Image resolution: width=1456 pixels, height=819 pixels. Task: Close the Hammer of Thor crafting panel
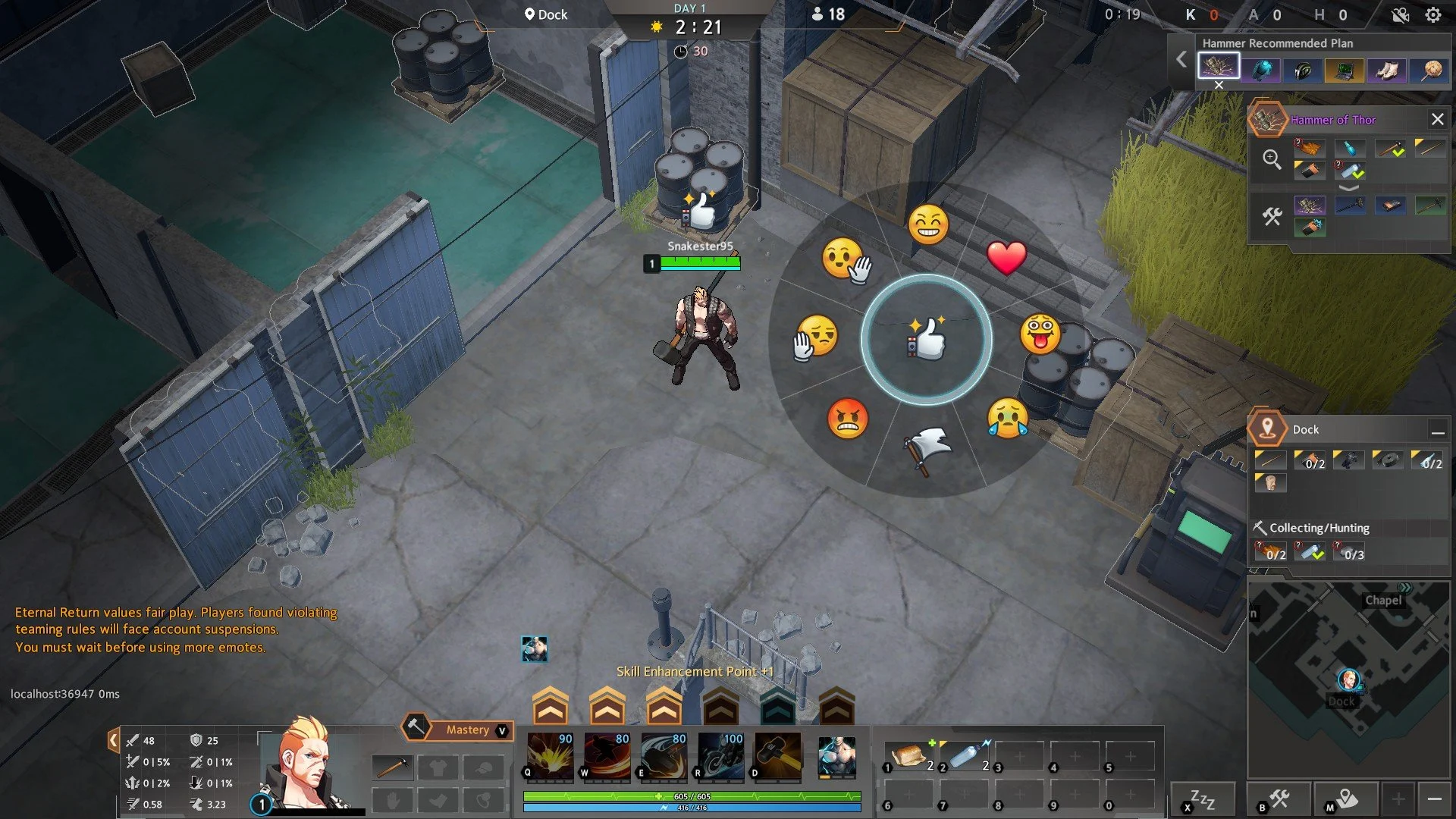coord(1438,119)
